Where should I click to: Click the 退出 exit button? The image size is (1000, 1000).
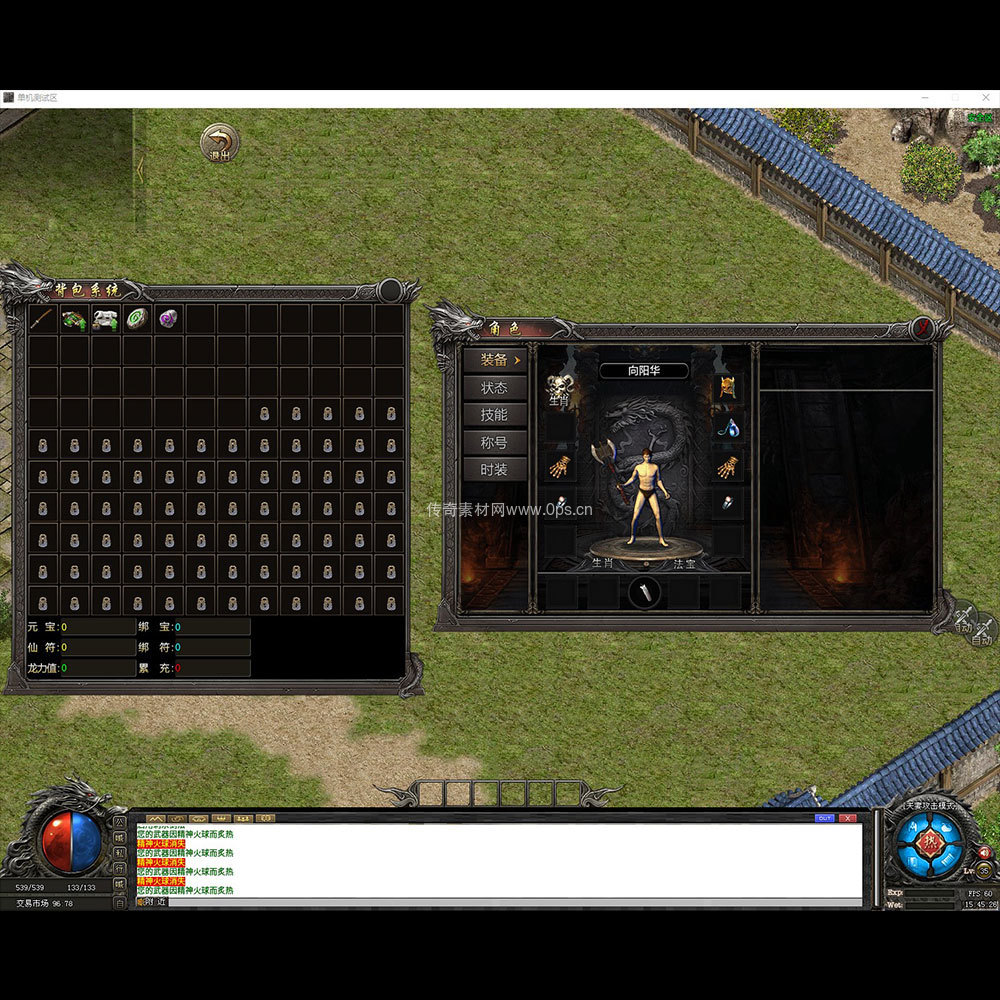[219, 142]
